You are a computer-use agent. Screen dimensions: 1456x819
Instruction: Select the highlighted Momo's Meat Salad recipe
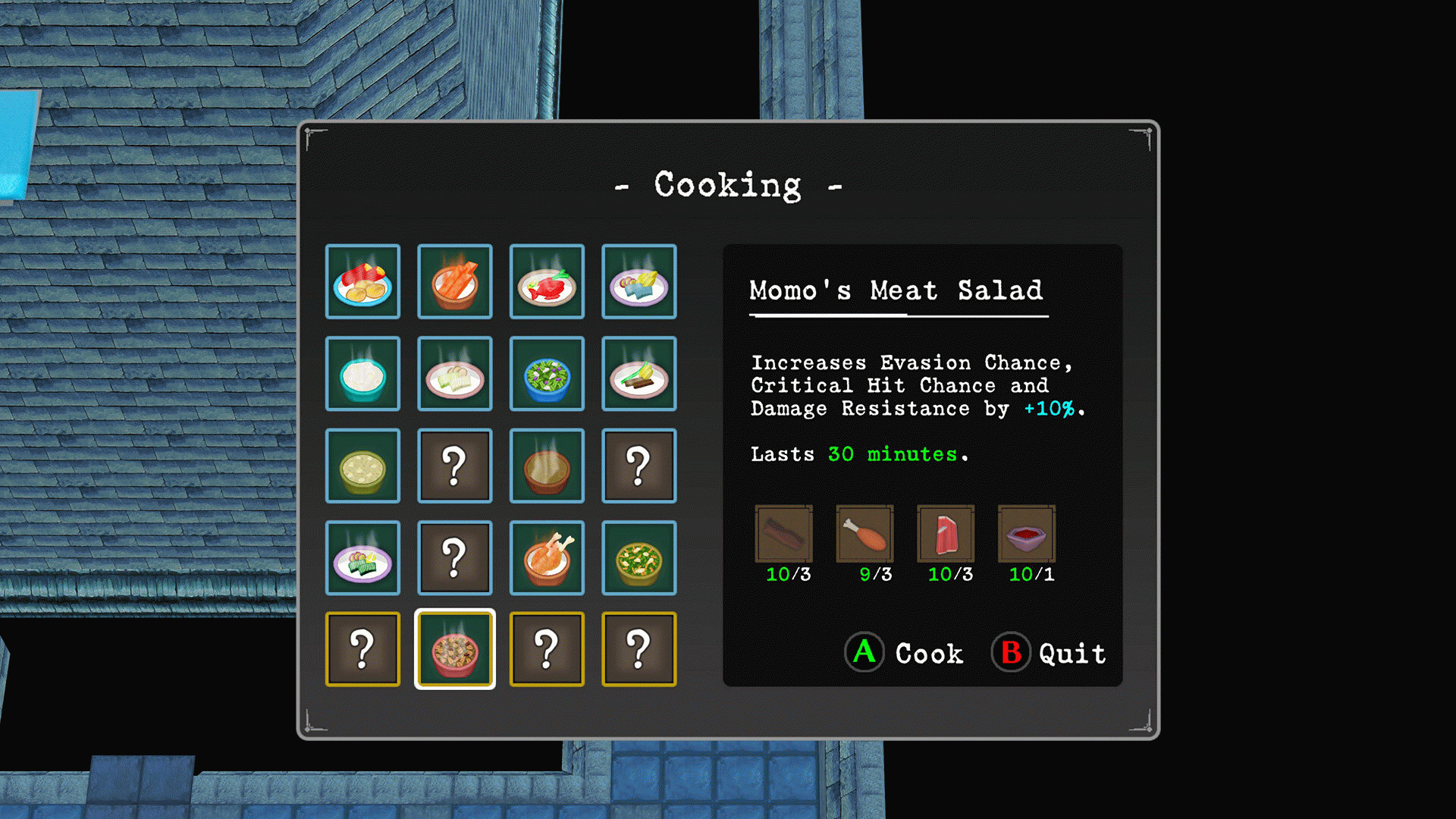(x=454, y=650)
